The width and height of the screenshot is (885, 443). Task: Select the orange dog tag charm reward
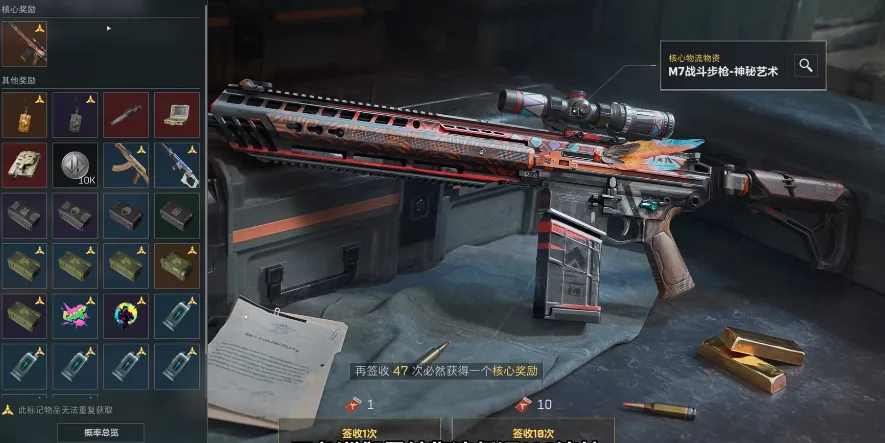pyautogui.click(x=24, y=115)
